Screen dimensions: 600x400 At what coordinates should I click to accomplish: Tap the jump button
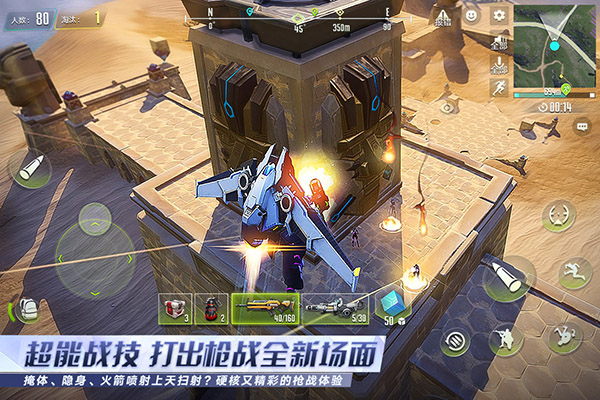tap(573, 272)
